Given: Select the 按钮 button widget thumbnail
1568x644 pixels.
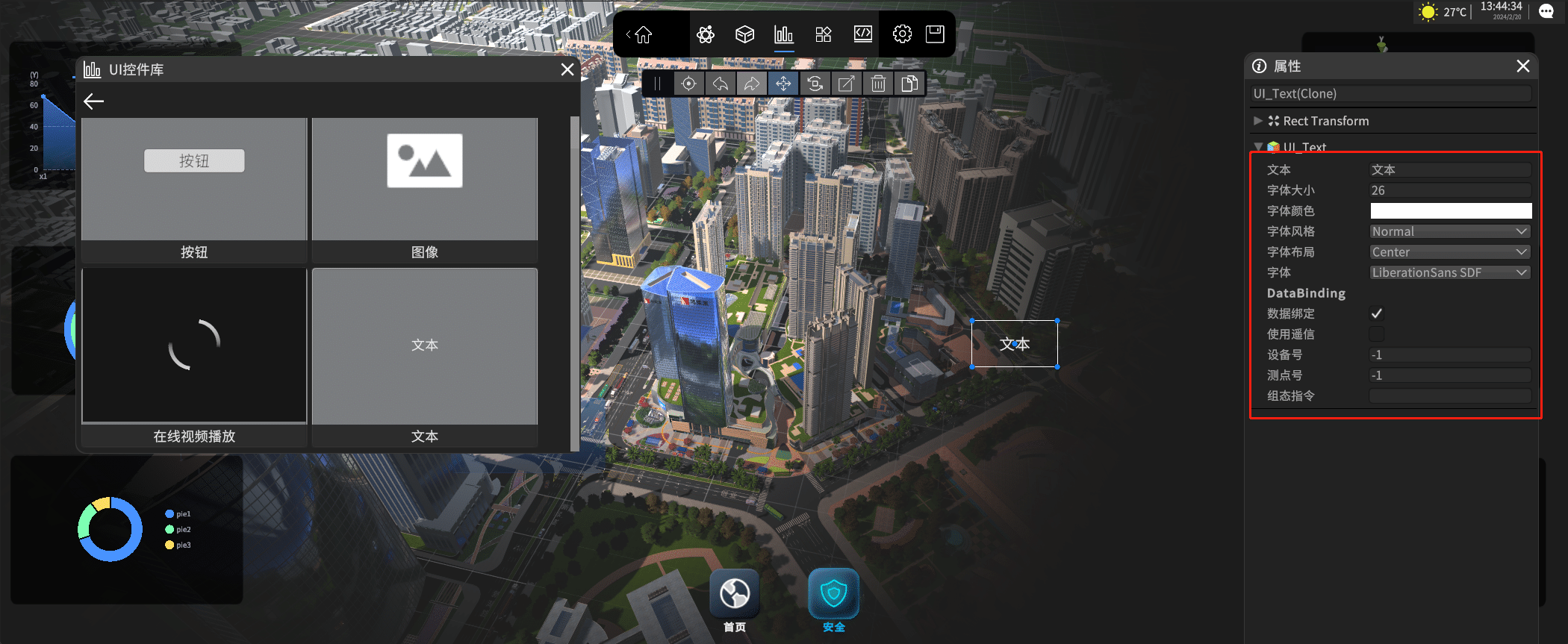Looking at the screenshot, I should coord(194,179).
